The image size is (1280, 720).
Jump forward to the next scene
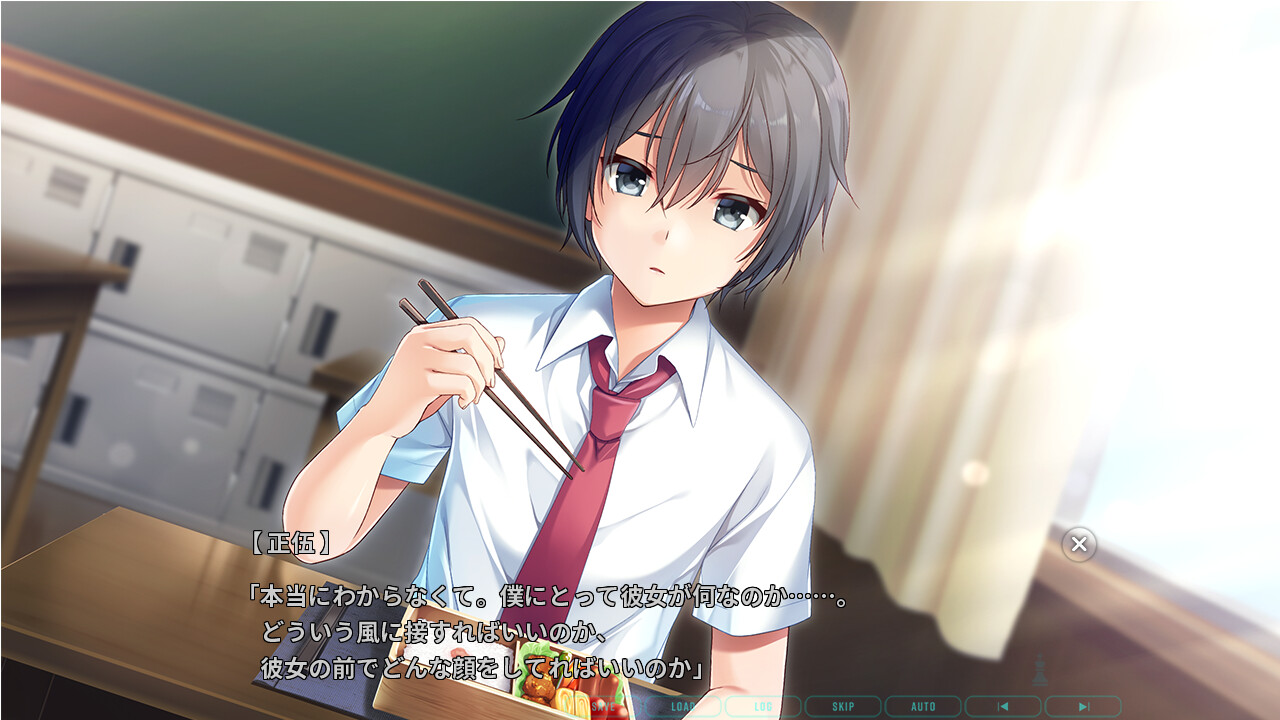[1083, 707]
